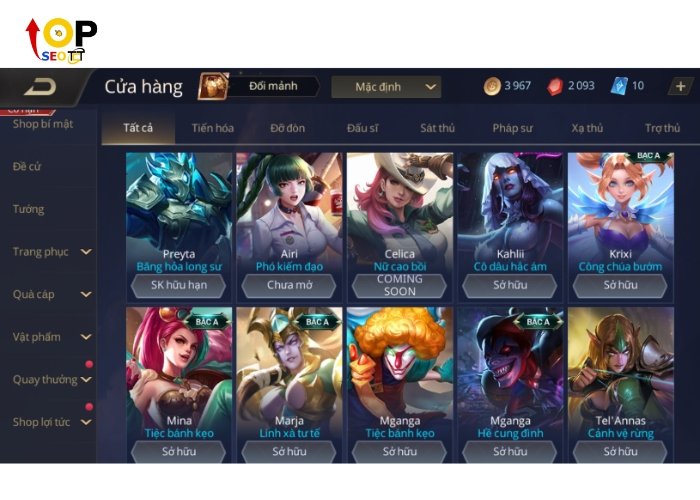Go back with the arrow button
Screen dimensions: 700x500
pyautogui.click(x=40, y=87)
